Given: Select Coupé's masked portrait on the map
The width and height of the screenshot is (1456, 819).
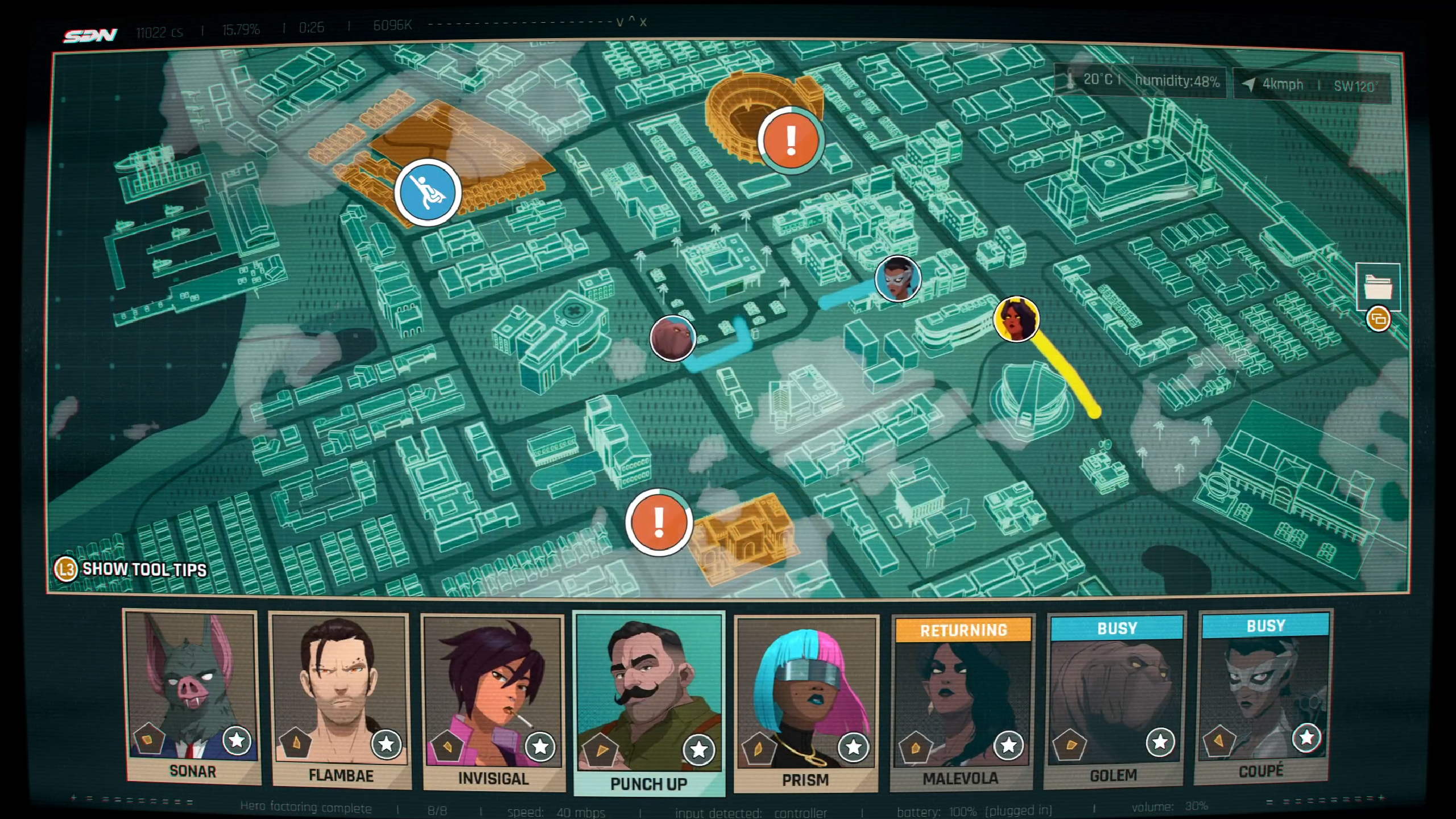Looking at the screenshot, I should point(897,278).
